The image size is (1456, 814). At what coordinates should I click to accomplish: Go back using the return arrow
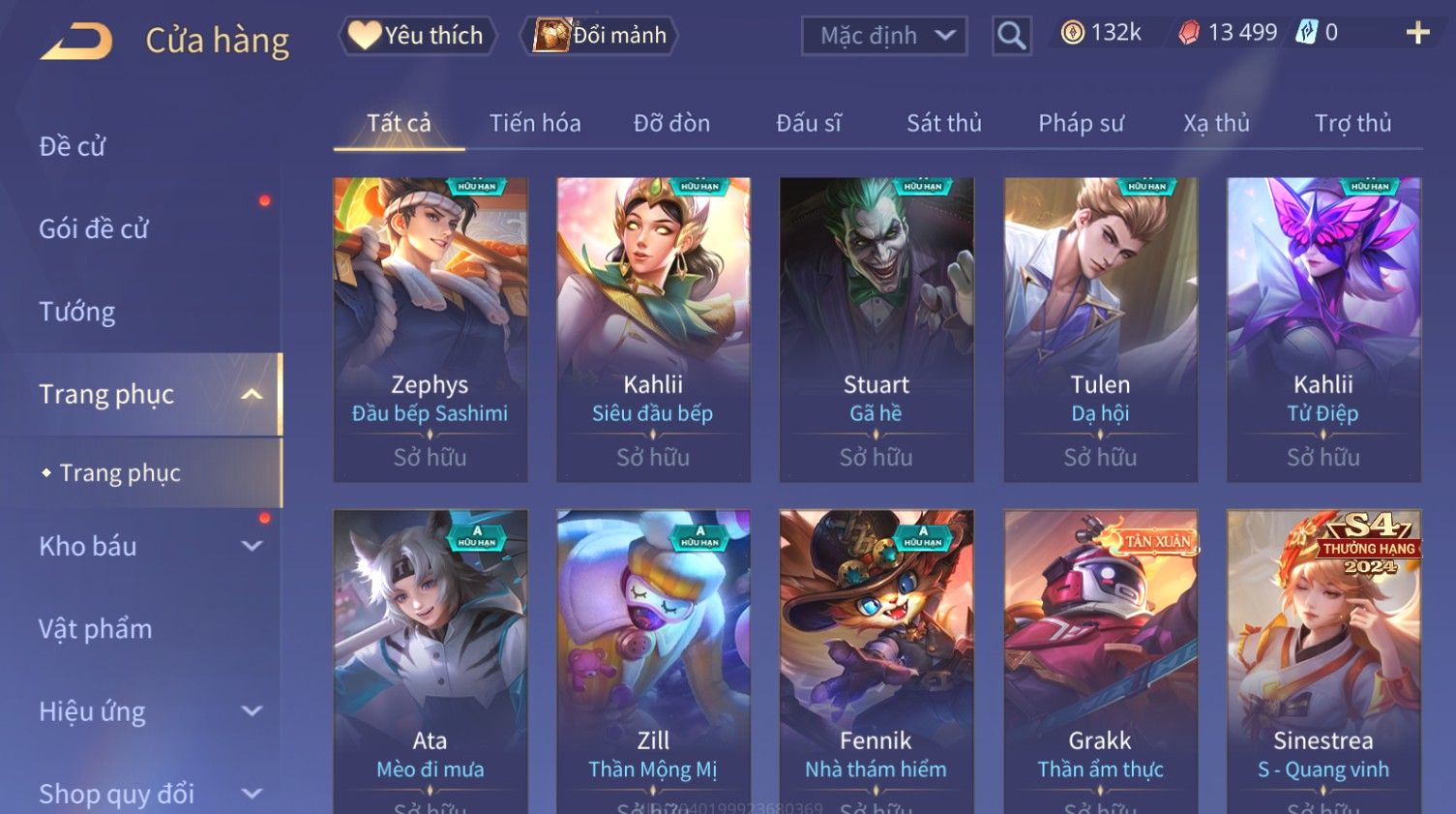tap(77, 41)
